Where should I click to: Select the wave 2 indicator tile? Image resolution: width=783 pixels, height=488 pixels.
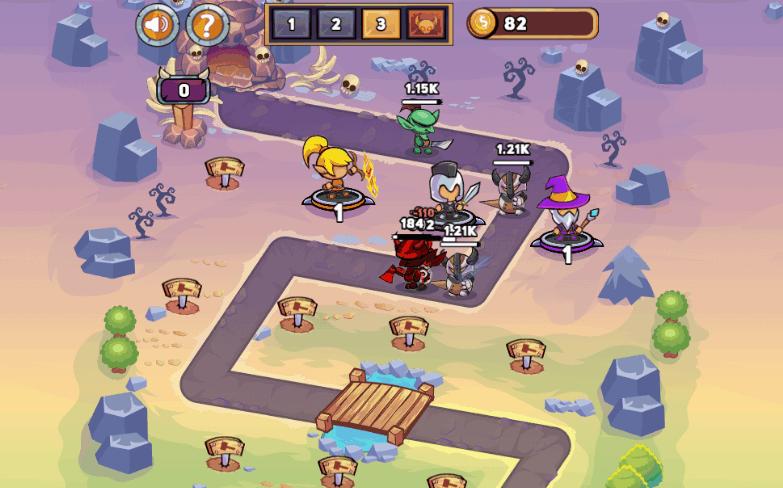[336, 24]
